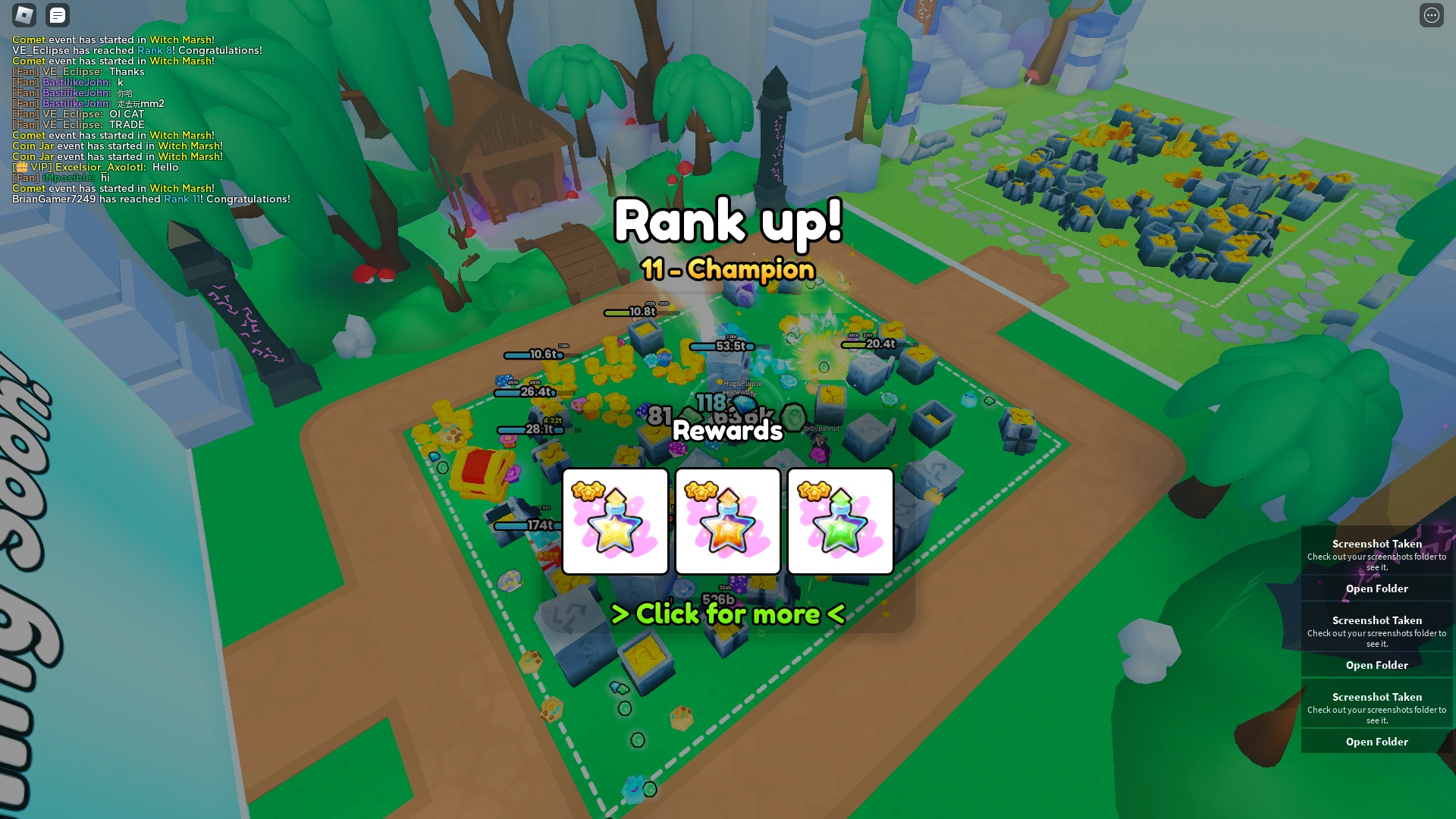This screenshot has height=819, width=1456.
Task: Click the 11 - Champion rank label
Action: [x=727, y=269]
